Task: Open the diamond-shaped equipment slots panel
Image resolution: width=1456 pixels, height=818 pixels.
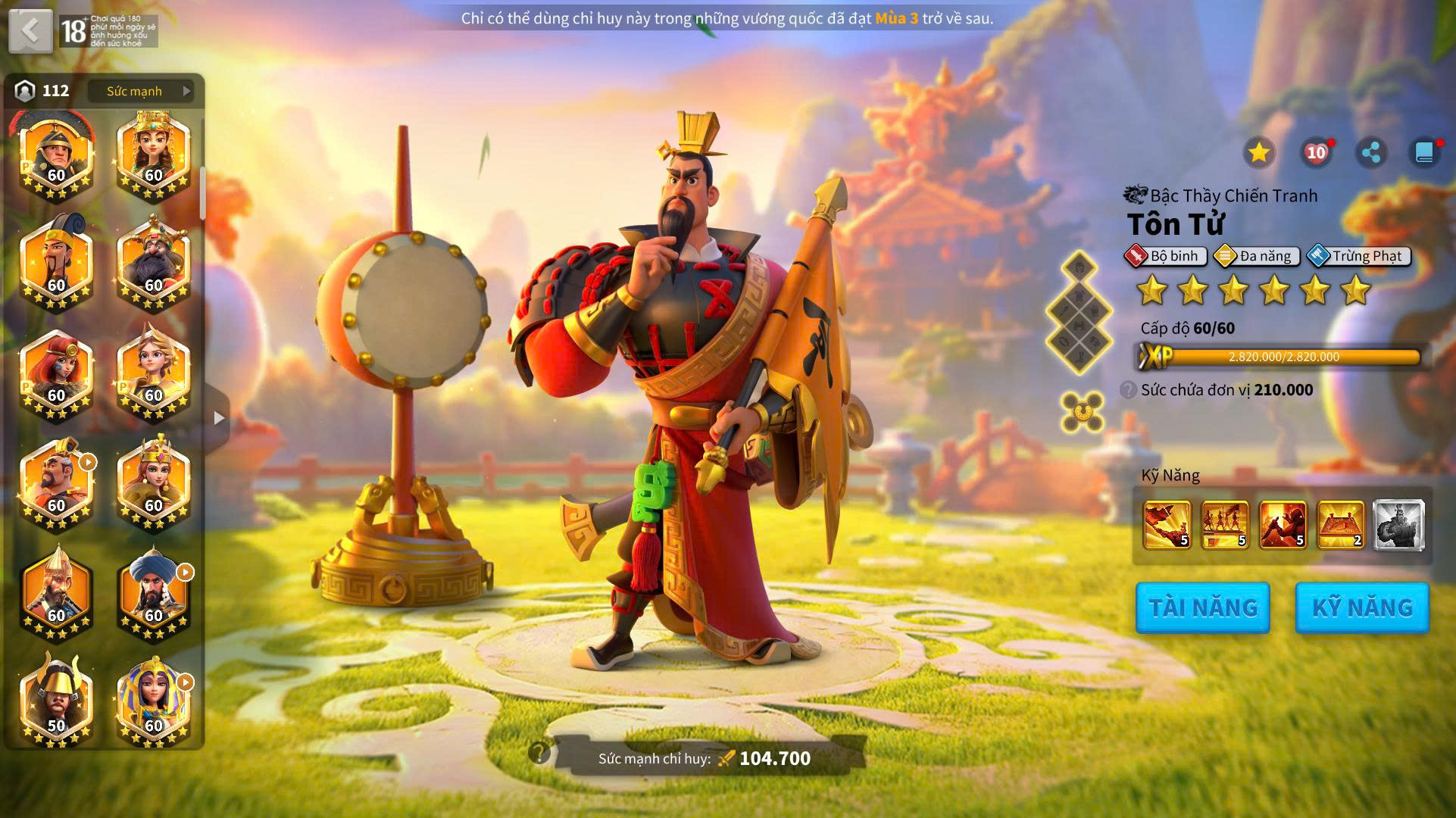Action: tap(1079, 312)
